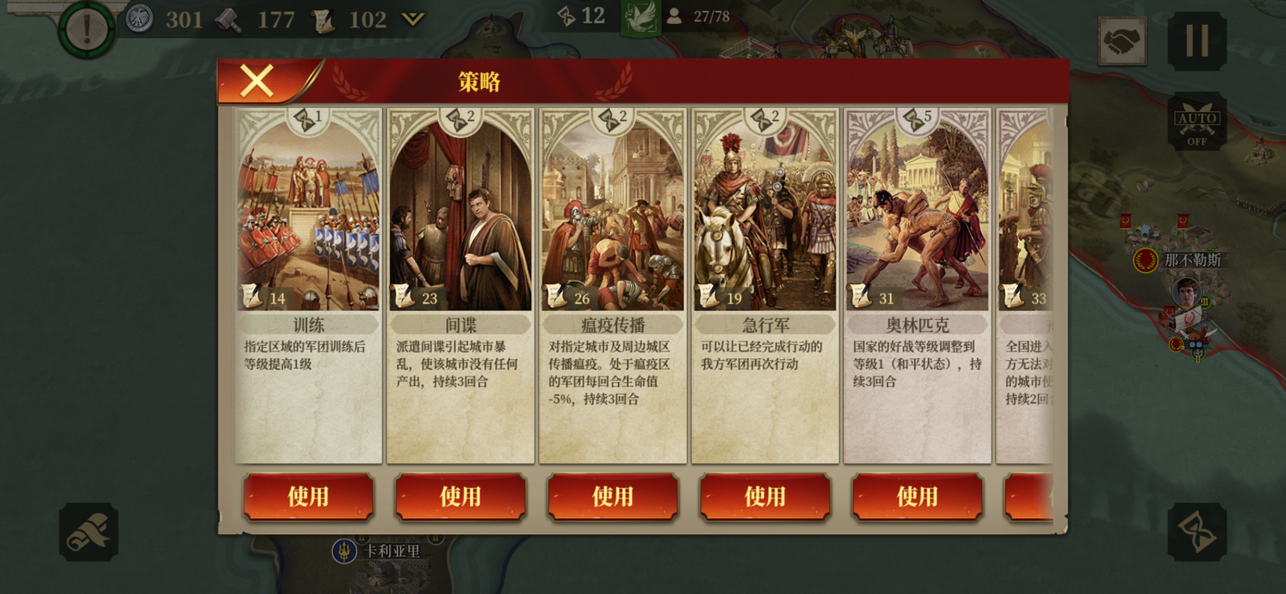This screenshot has height=594, width=1286.
Task: Use the 训练 training card
Action: [308, 497]
